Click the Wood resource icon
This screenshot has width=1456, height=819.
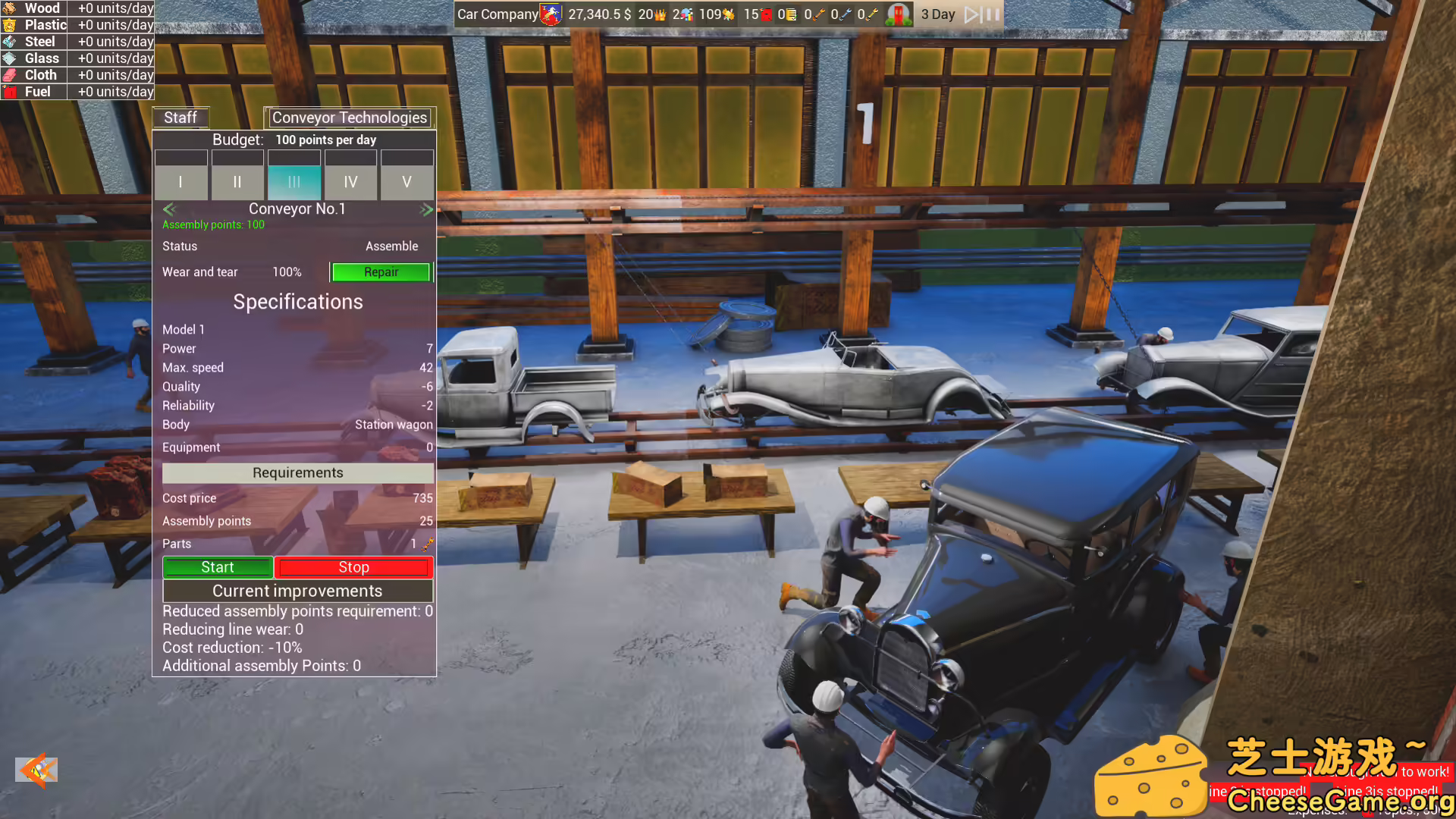(x=11, y=8)
